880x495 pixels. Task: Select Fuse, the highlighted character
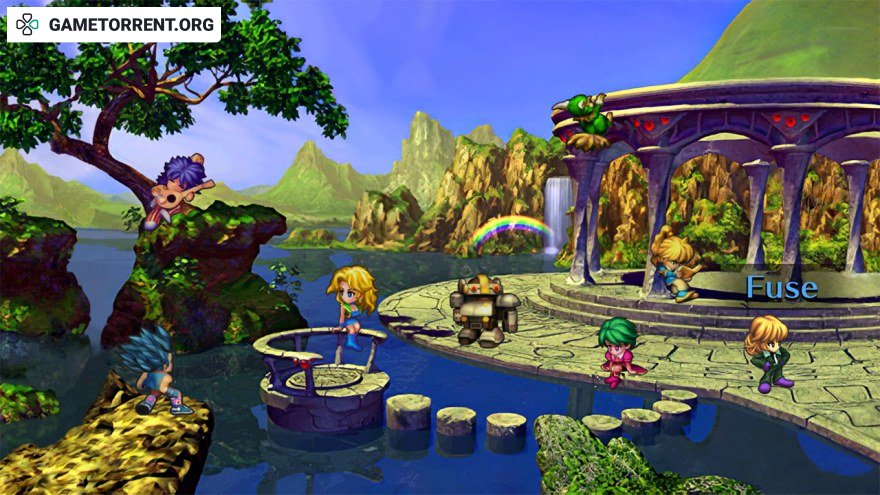click(x=769, y=353)
